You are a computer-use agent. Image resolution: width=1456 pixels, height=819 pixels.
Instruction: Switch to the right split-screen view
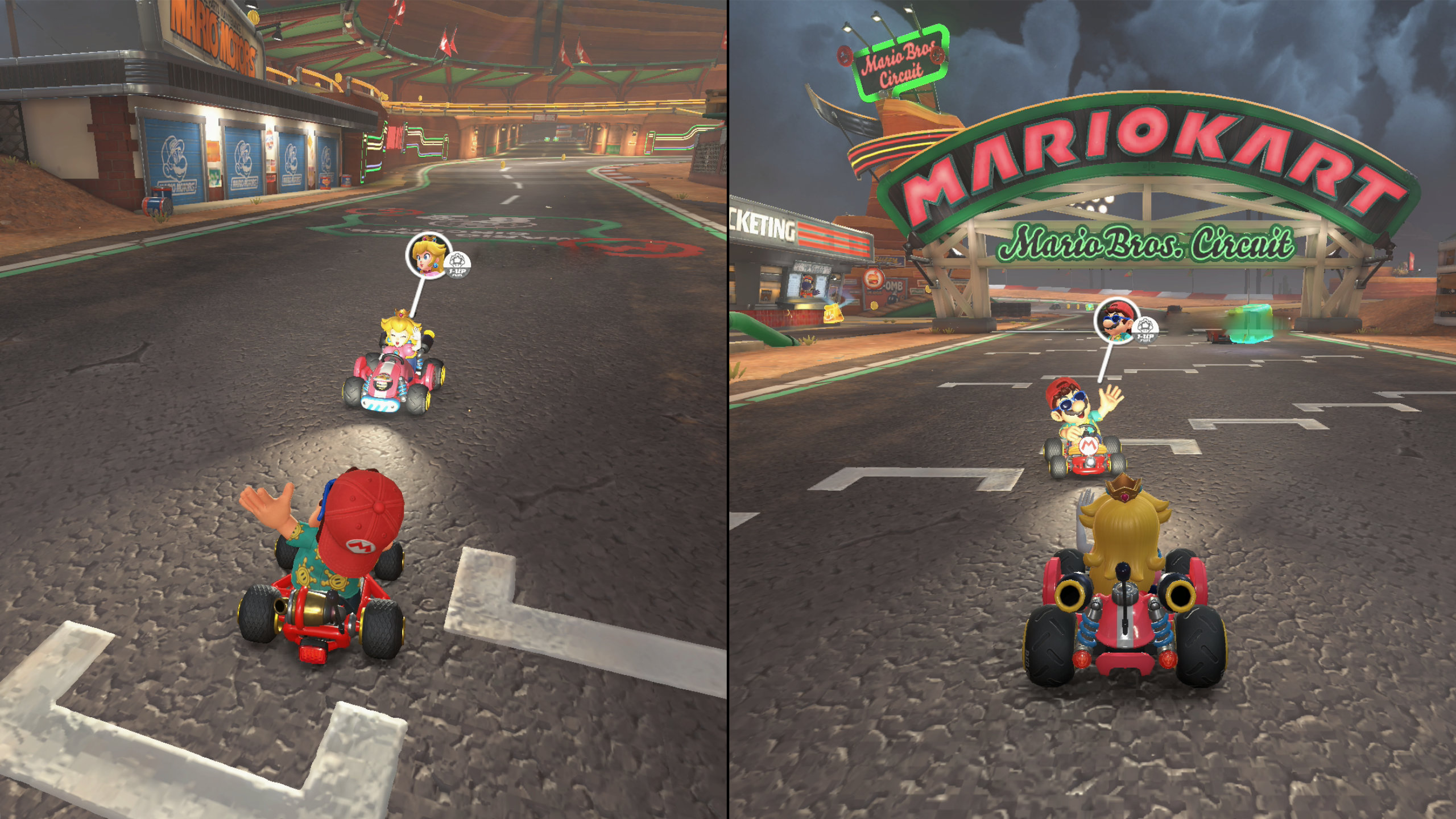(x=1092, y=409)
